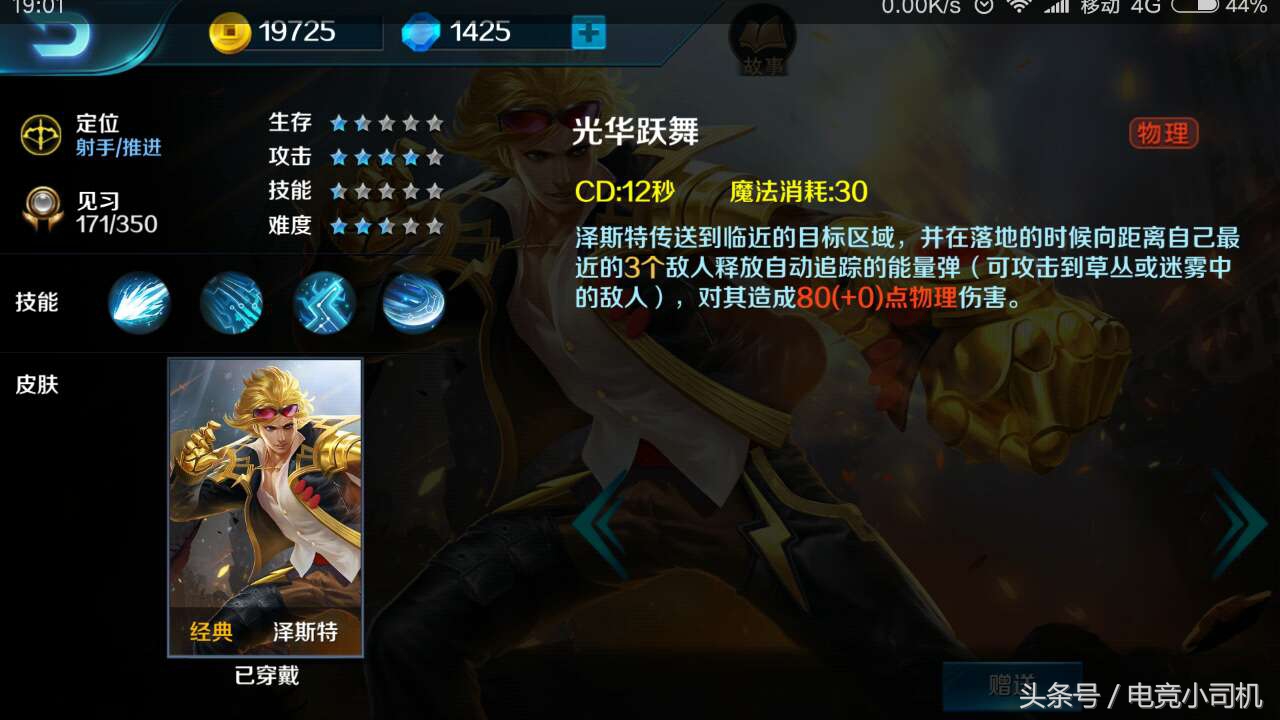This screenshot has width=1280, height=720.
Task: Open the ultimate skill icon
Action: click(x=415, y=303)
